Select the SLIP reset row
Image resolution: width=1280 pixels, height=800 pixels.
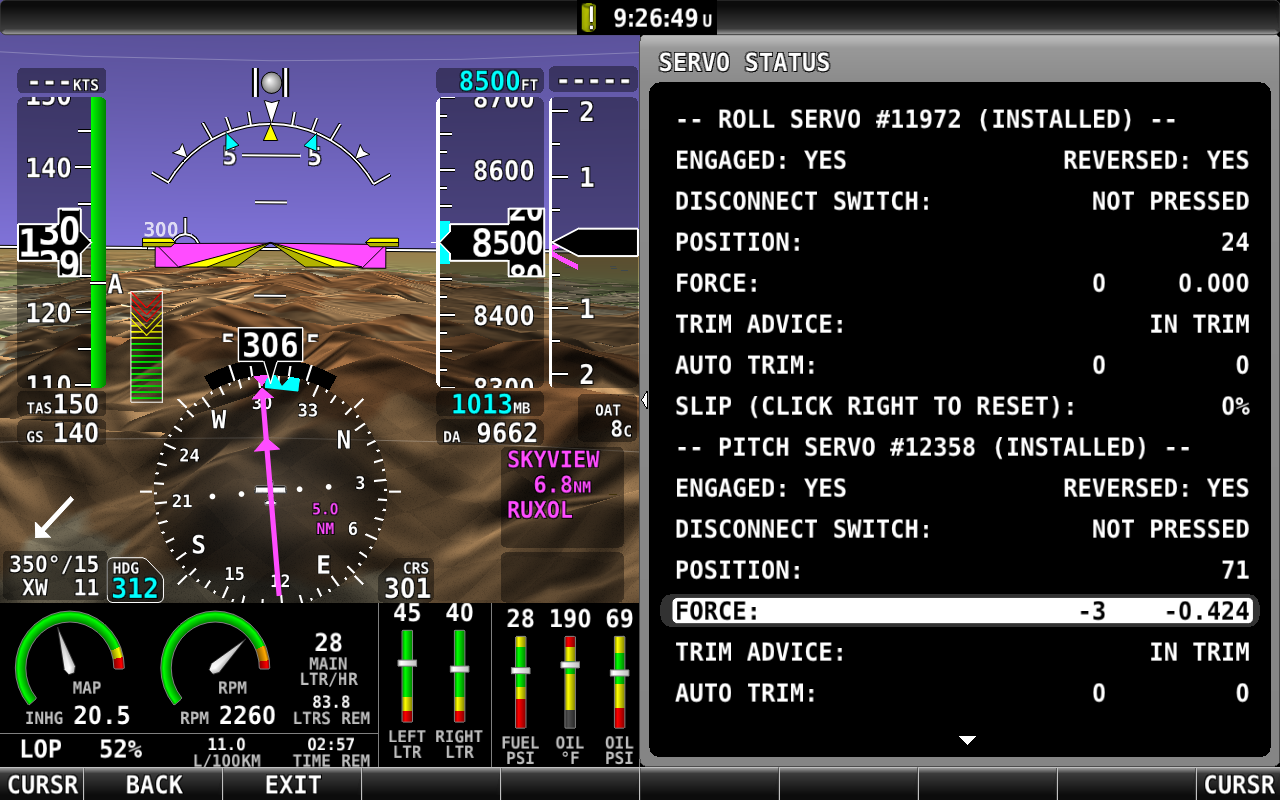coord(961,406)
